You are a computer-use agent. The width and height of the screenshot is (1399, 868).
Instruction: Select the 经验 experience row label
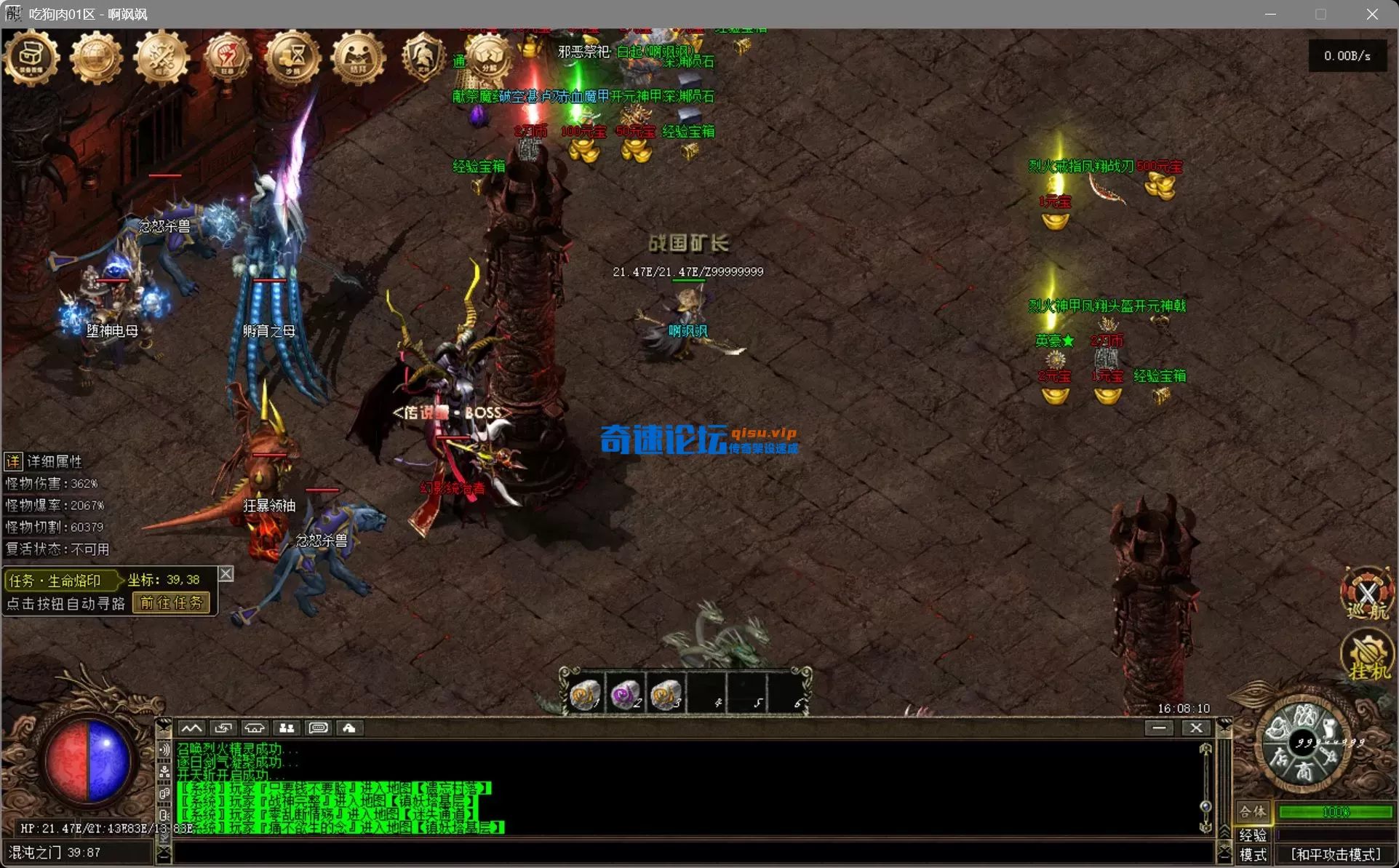click(x=1253, y=836)
